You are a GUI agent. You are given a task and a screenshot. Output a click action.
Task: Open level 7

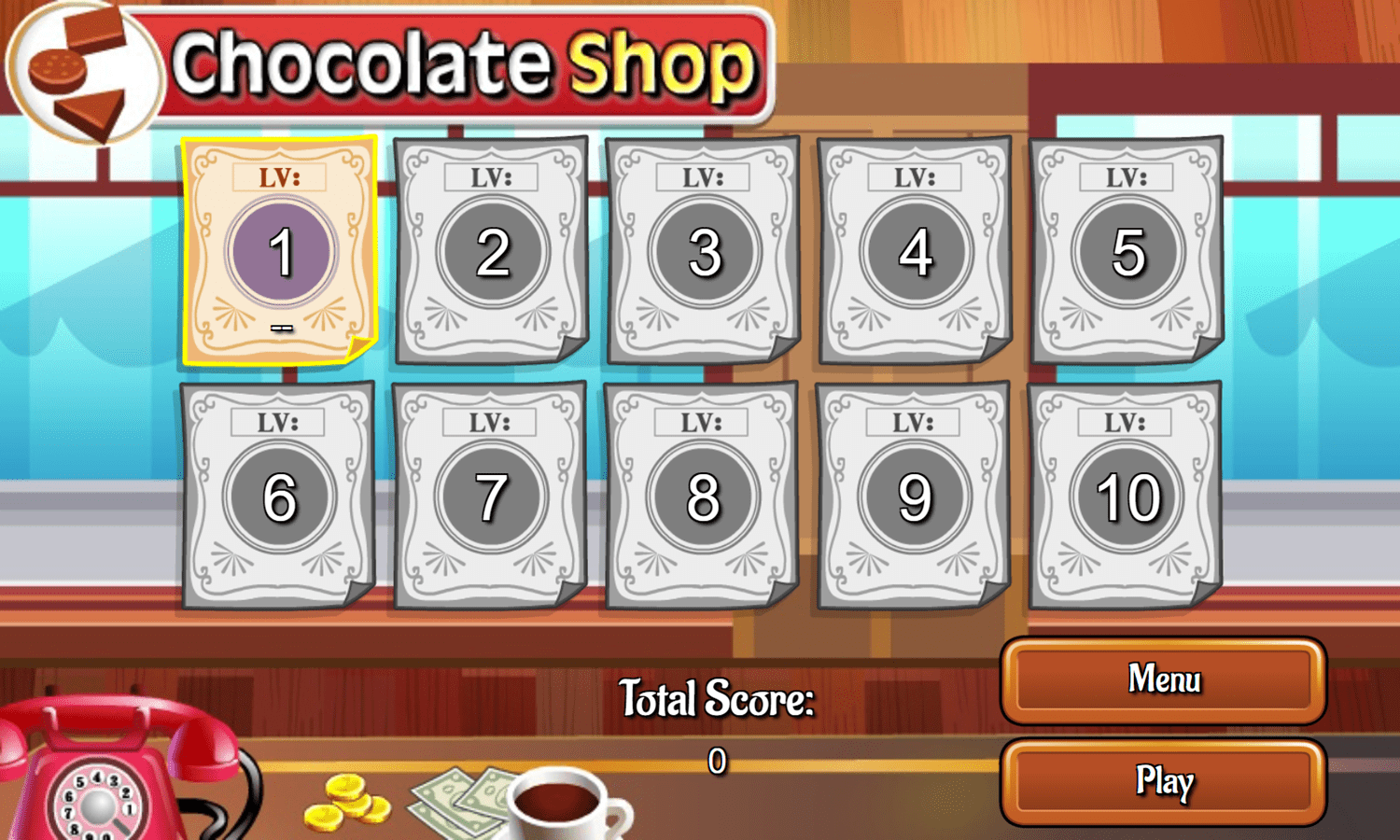(x=490, y=495)
